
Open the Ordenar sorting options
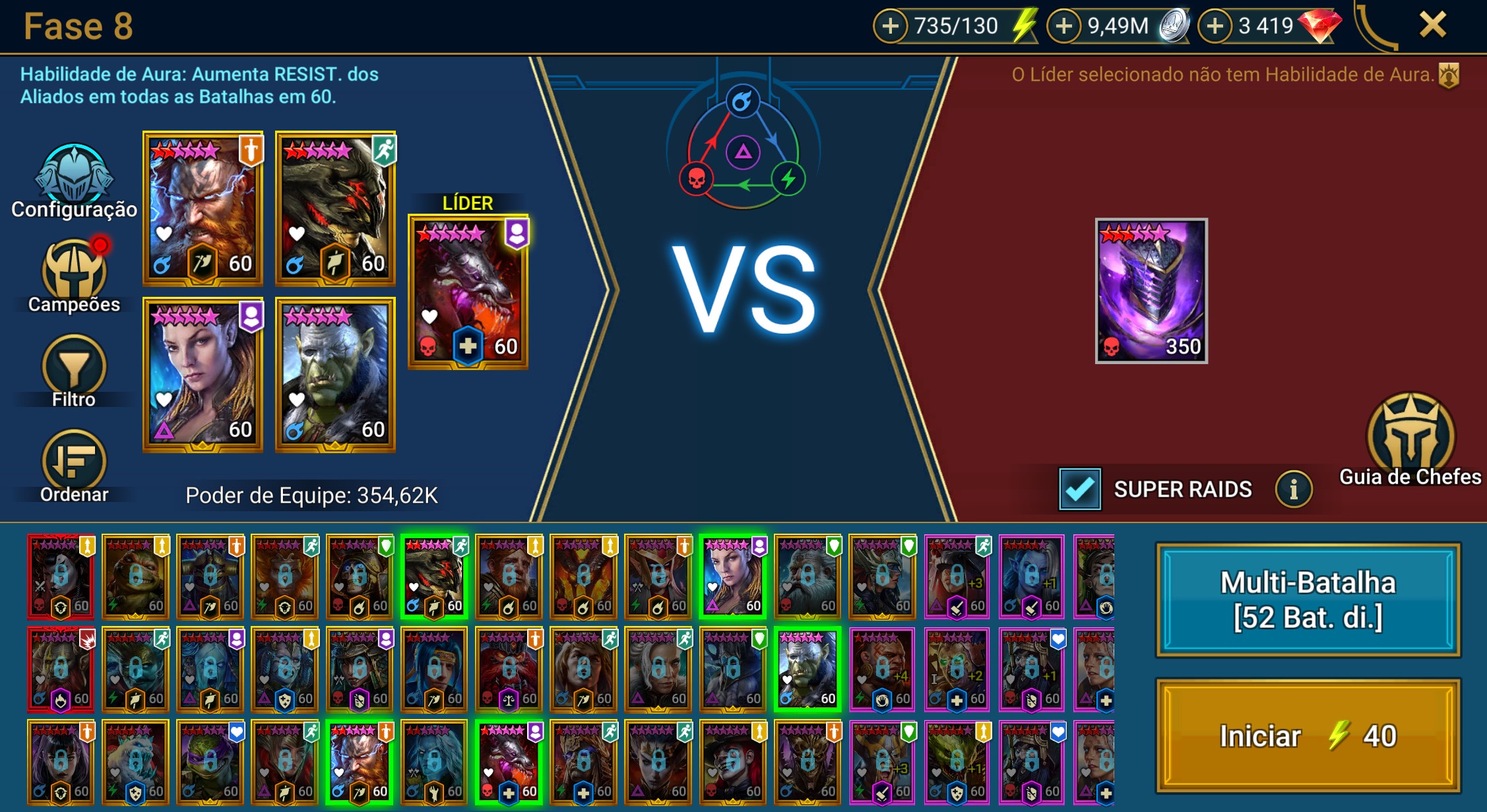[x=74, y=465]
